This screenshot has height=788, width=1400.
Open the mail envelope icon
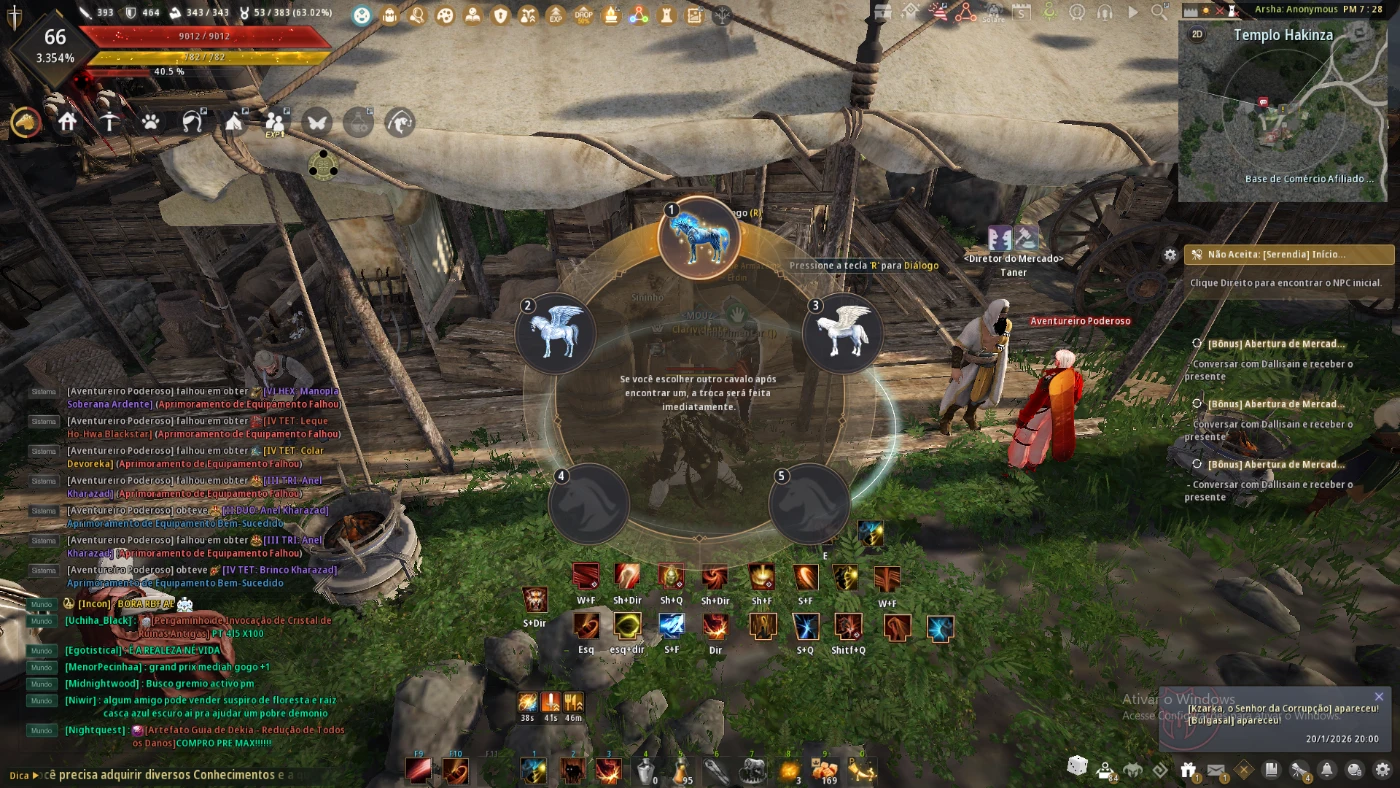(1216, 769)
